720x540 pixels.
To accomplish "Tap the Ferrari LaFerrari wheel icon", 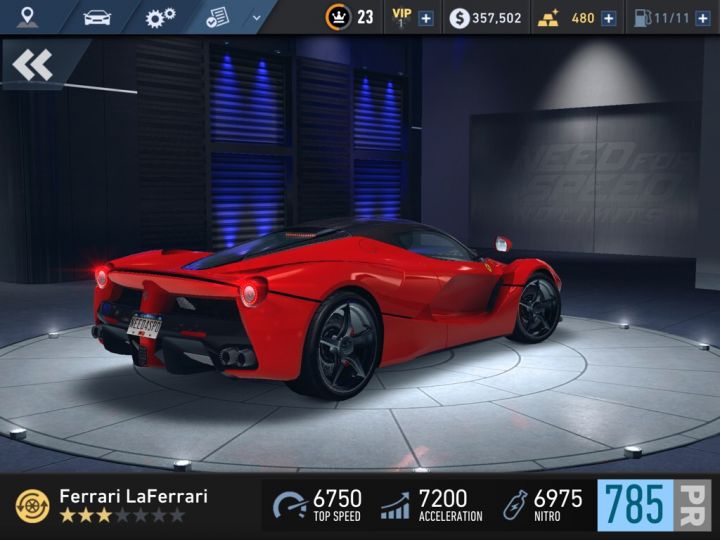I will click(x=33, y=506).
